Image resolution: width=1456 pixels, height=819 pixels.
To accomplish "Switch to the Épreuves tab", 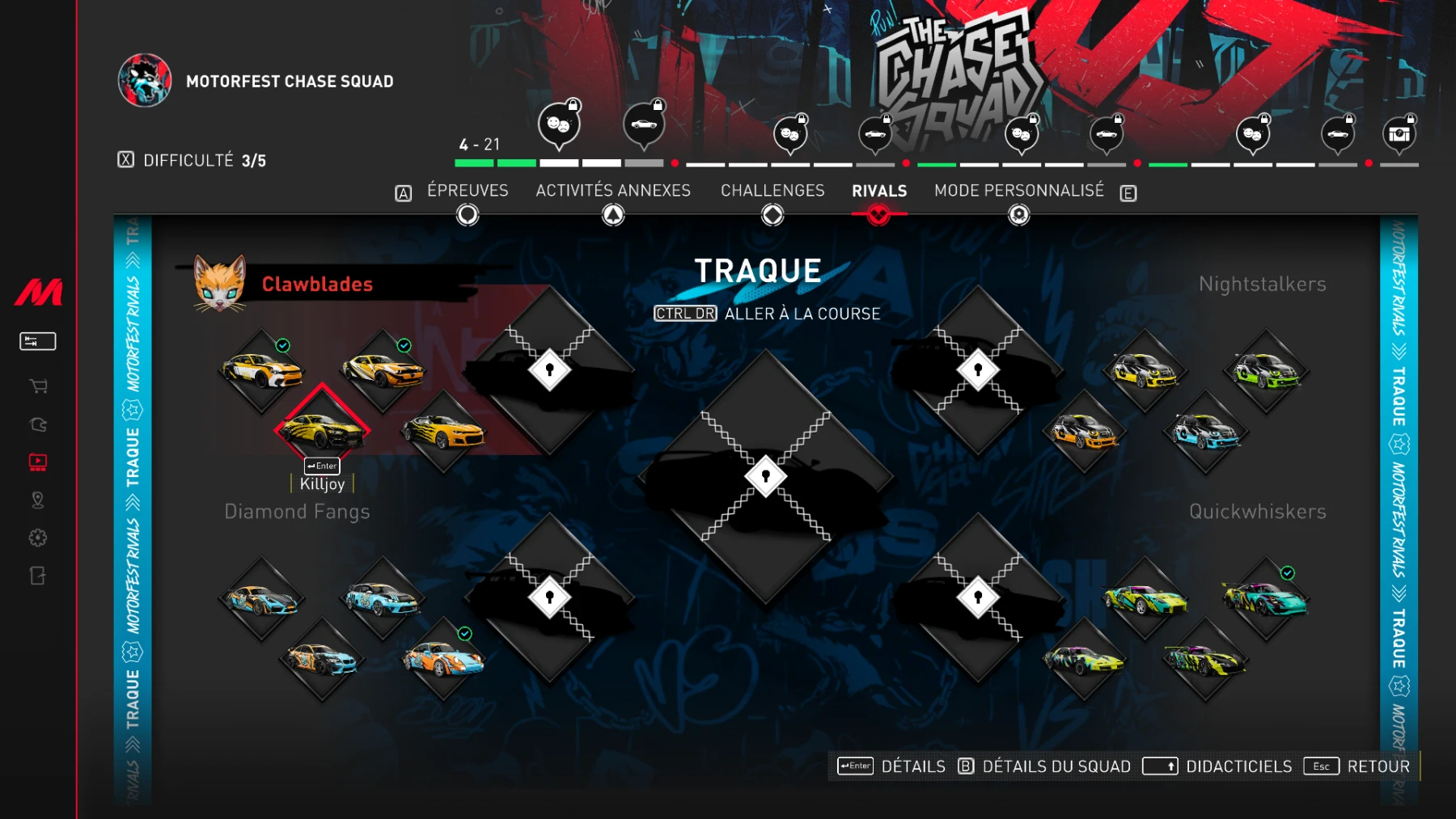I will click(x=468, y=191).
